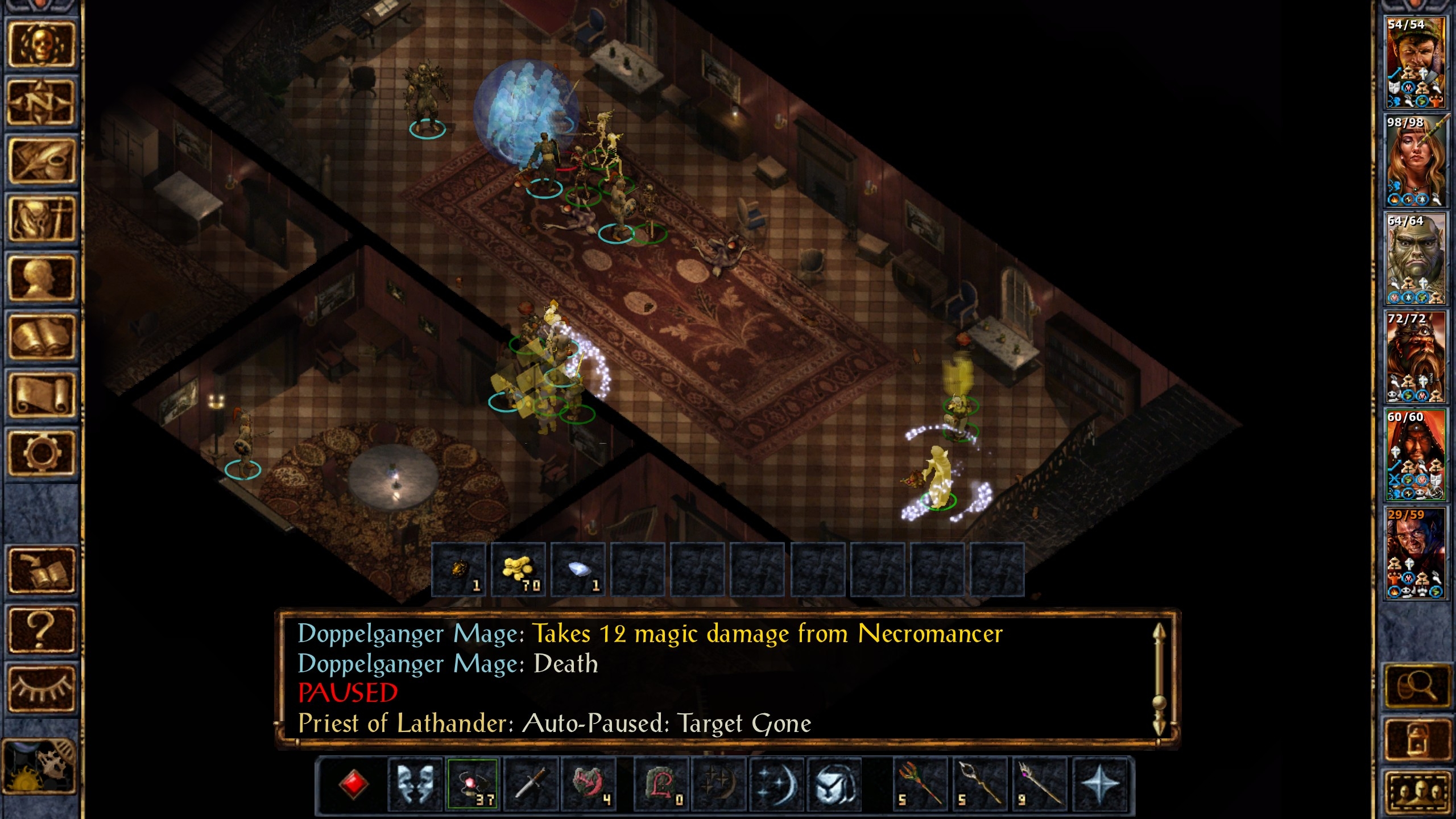Select the dagger weapon slot
This screenshot has height=819, width=1456.
pos(531,784)
